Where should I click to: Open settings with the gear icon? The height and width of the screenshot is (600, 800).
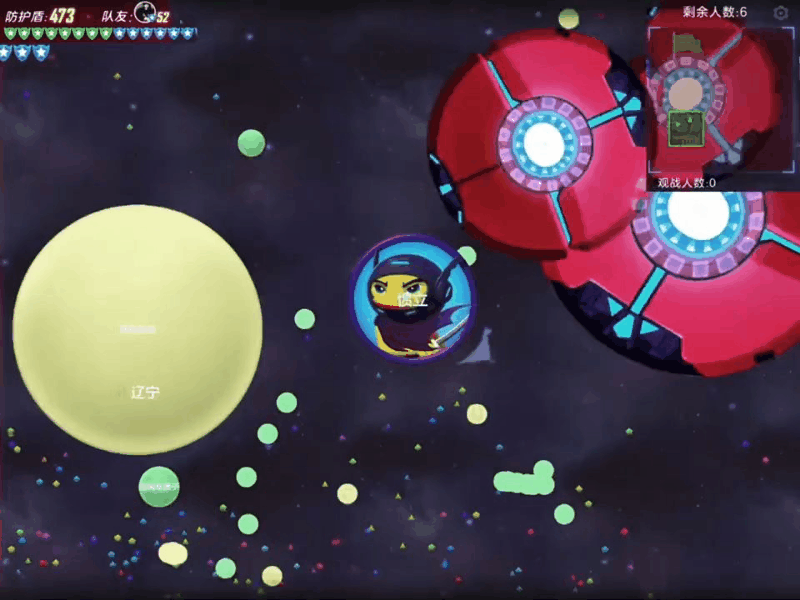(781, 13)
